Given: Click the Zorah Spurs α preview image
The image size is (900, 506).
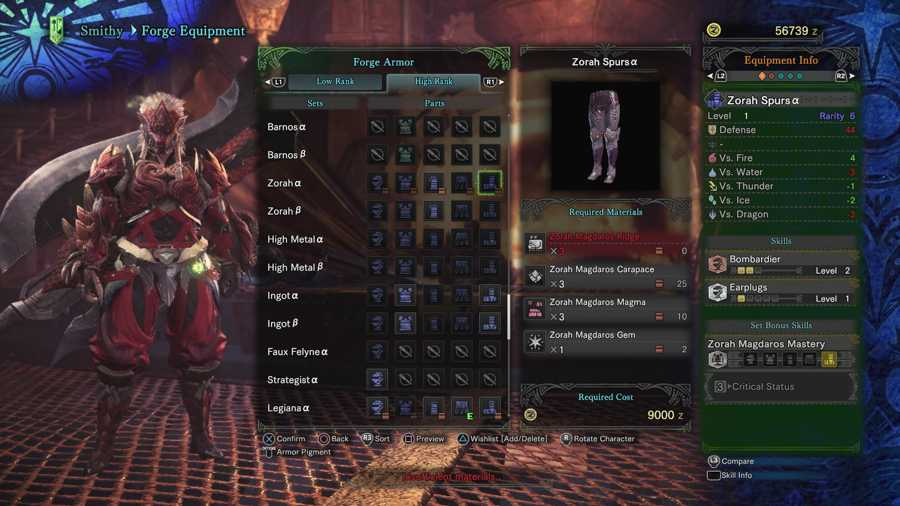Looking at the screenshot, I should click(604, 136).
